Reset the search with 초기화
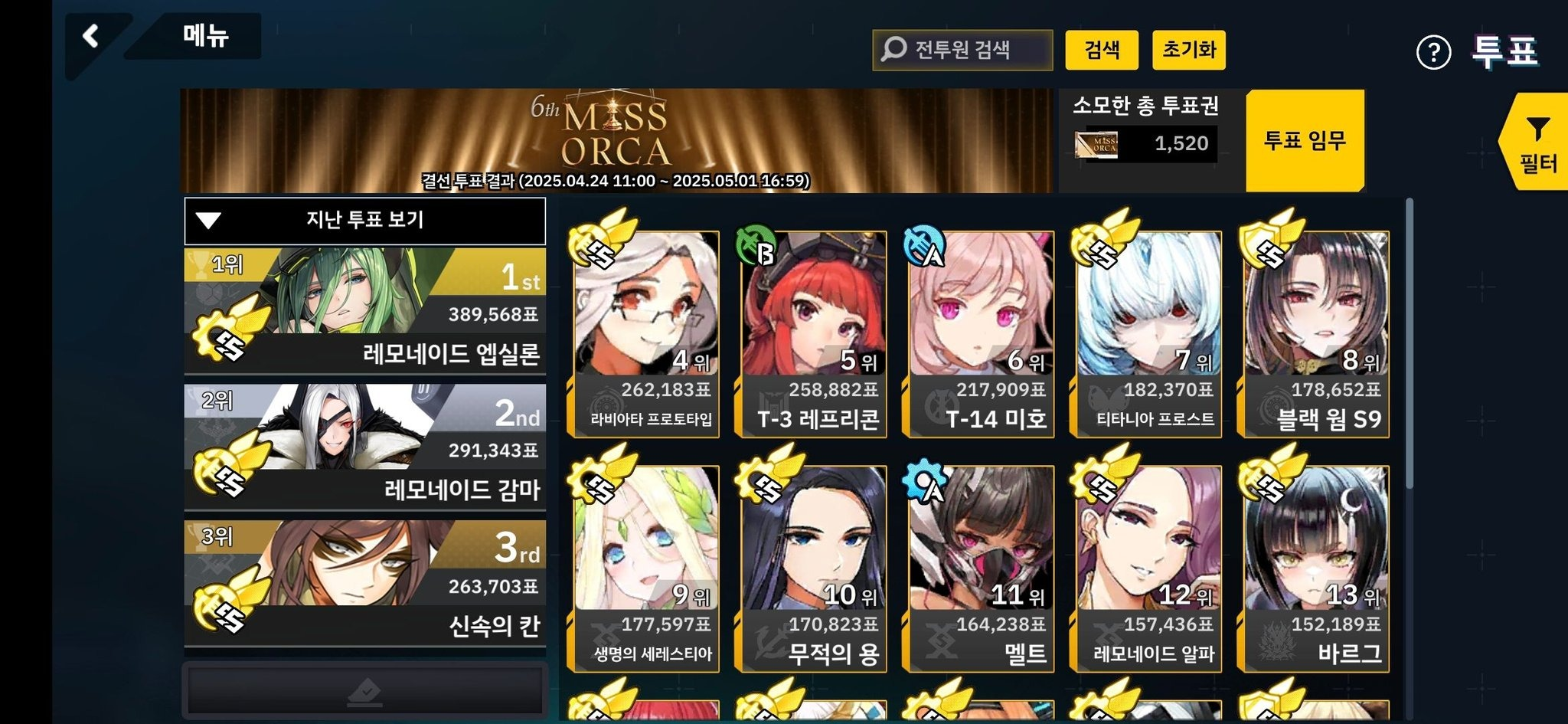 coord(1188,51)
